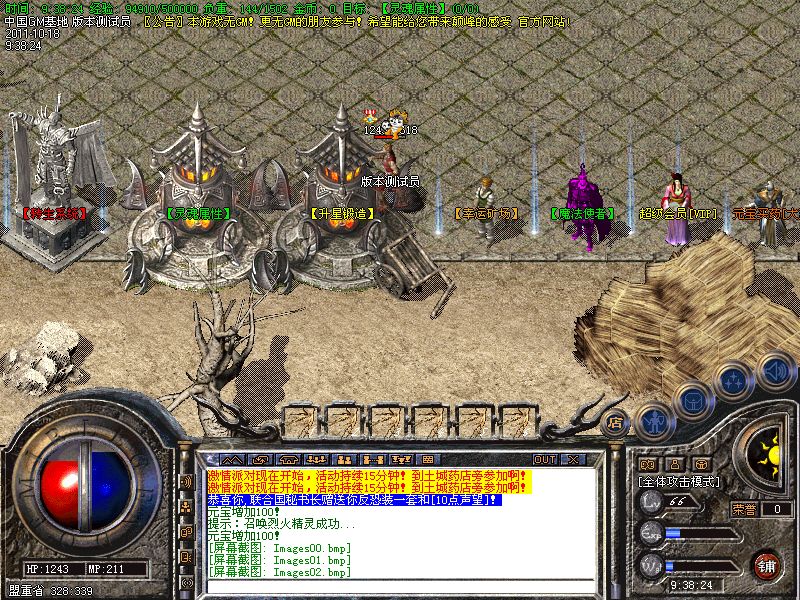Open the character status round button

tap(654, 422)
